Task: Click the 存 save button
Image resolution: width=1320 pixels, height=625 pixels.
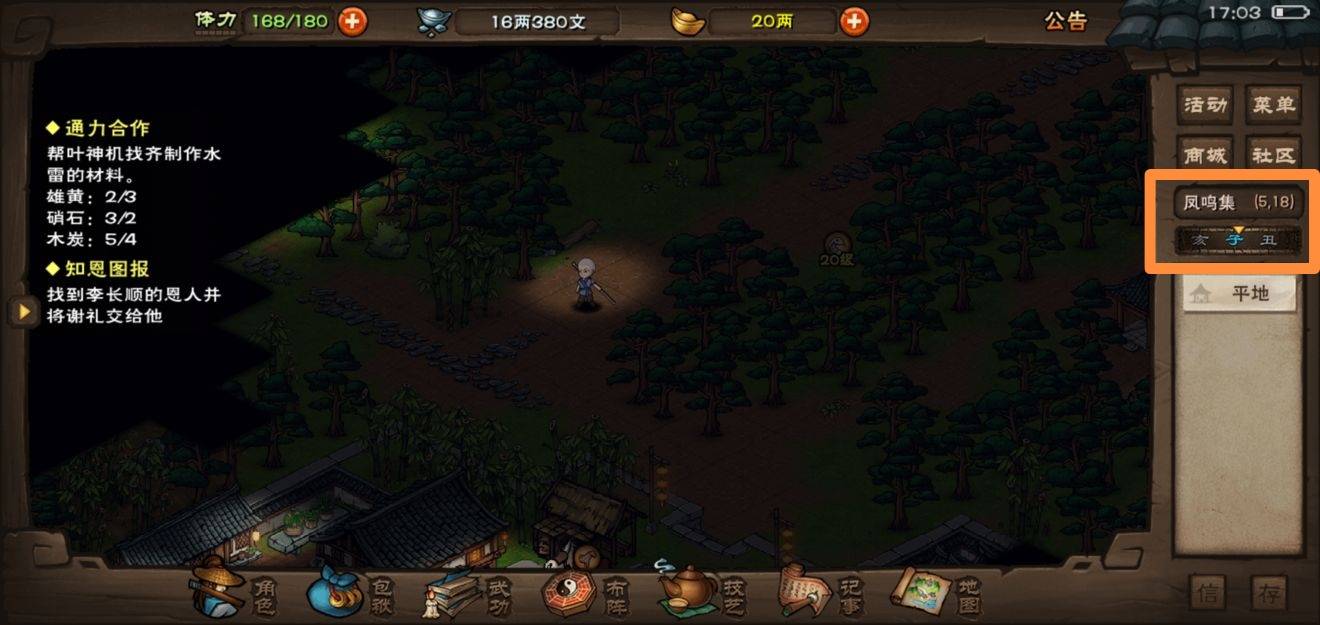Action: tap(1269, 593)
